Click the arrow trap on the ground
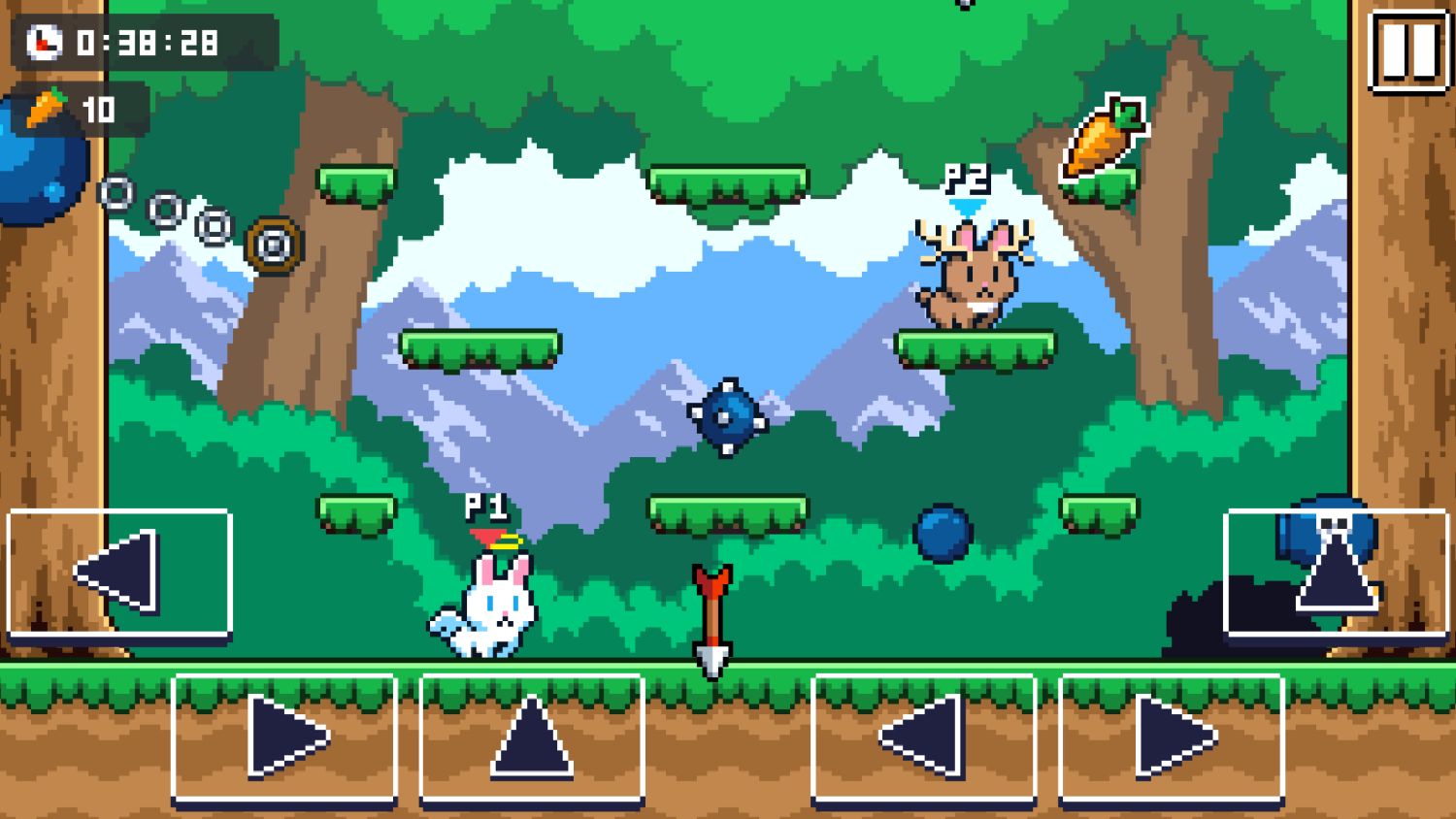Screen dimensions: 1456x819 (711, 616)
